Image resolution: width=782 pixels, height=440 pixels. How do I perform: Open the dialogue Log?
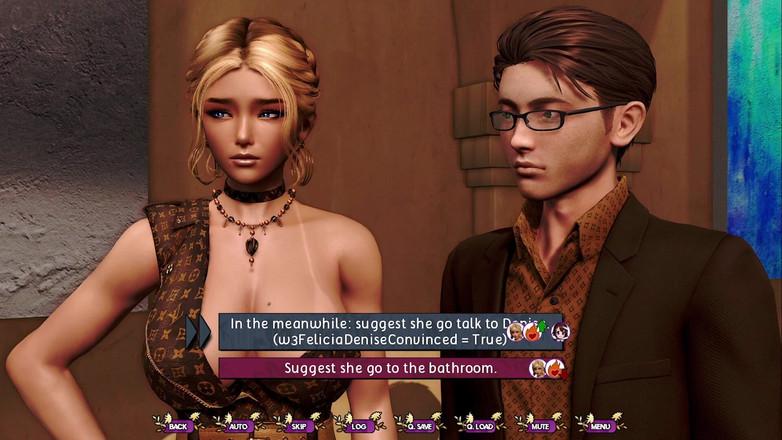point(357,425)
